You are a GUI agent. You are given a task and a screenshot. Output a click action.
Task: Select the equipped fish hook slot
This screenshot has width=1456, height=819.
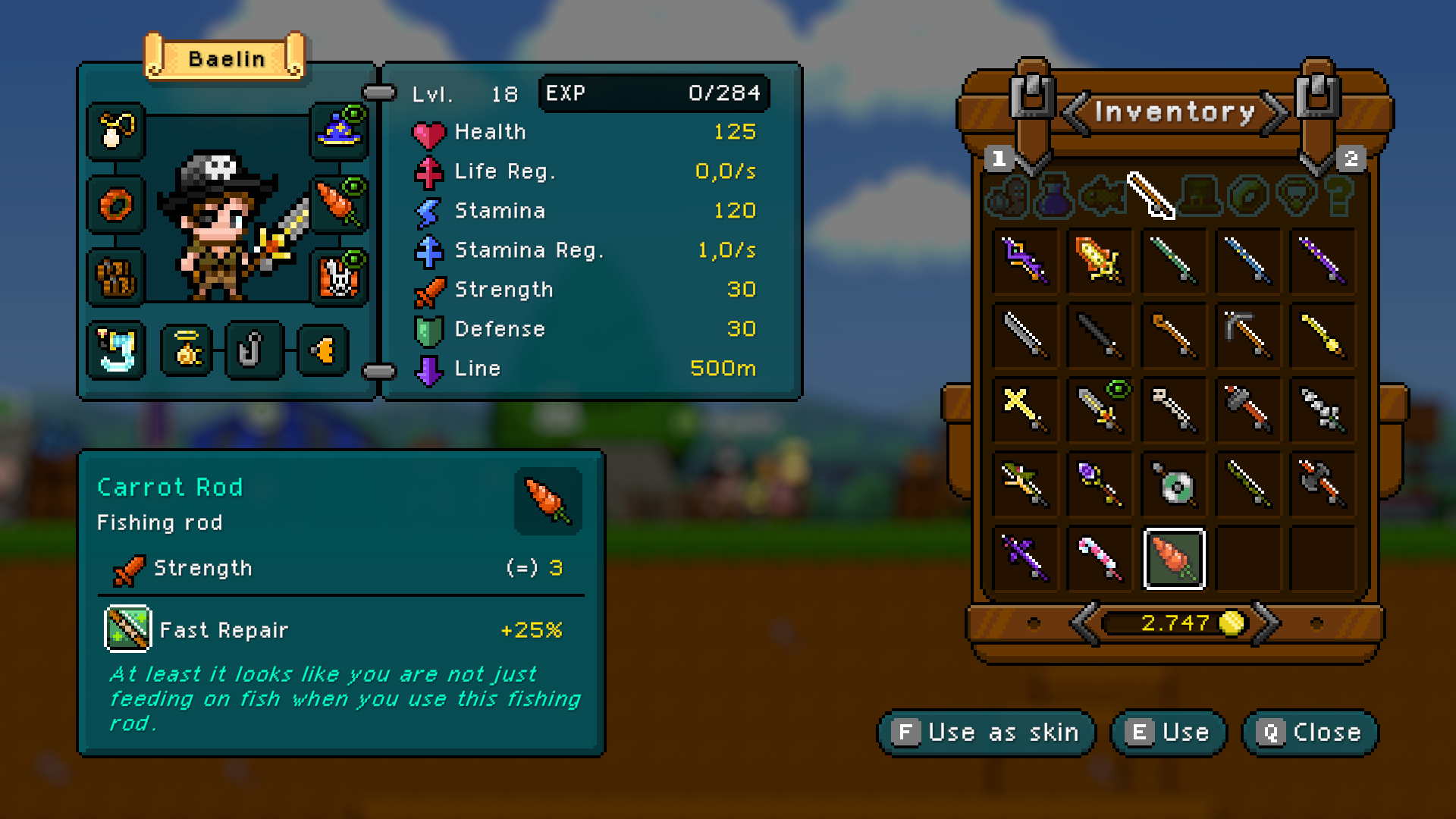pos(253,350)
